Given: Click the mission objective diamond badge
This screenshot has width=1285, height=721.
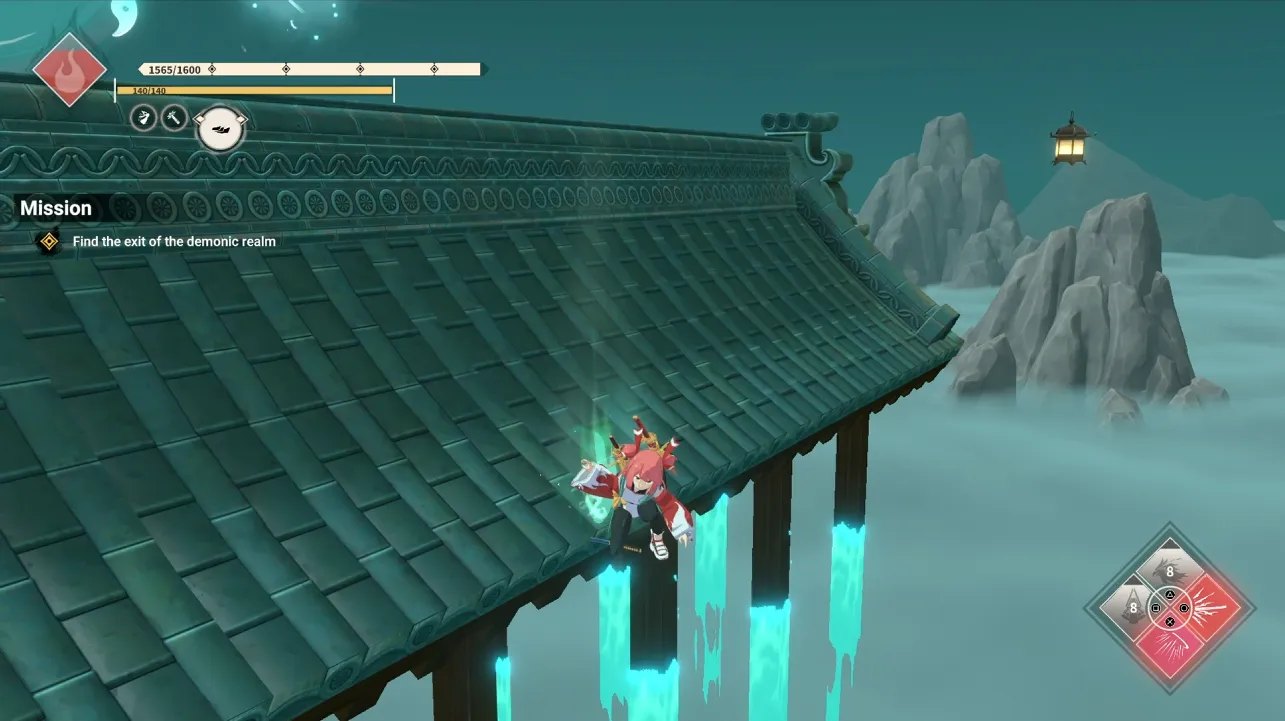Looking at the screenshot, I should point(46,241).
